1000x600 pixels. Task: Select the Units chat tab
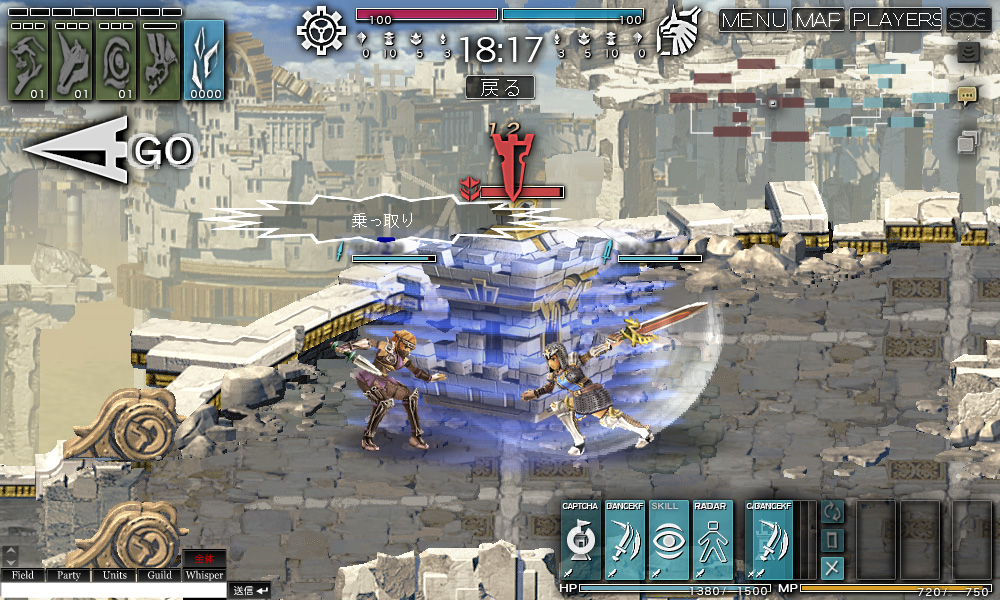(114, 575)
